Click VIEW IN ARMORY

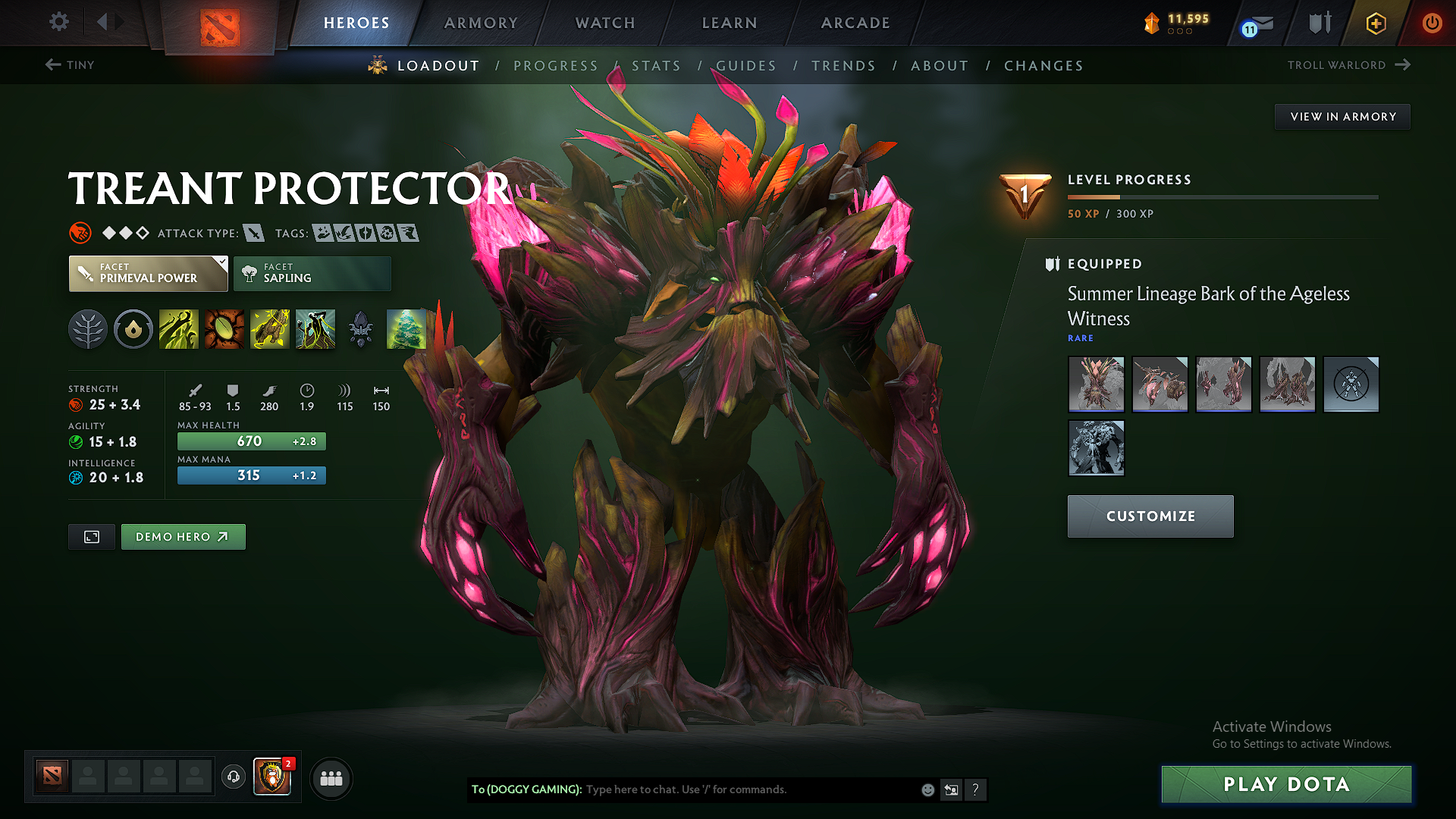tap(1342, 116)
